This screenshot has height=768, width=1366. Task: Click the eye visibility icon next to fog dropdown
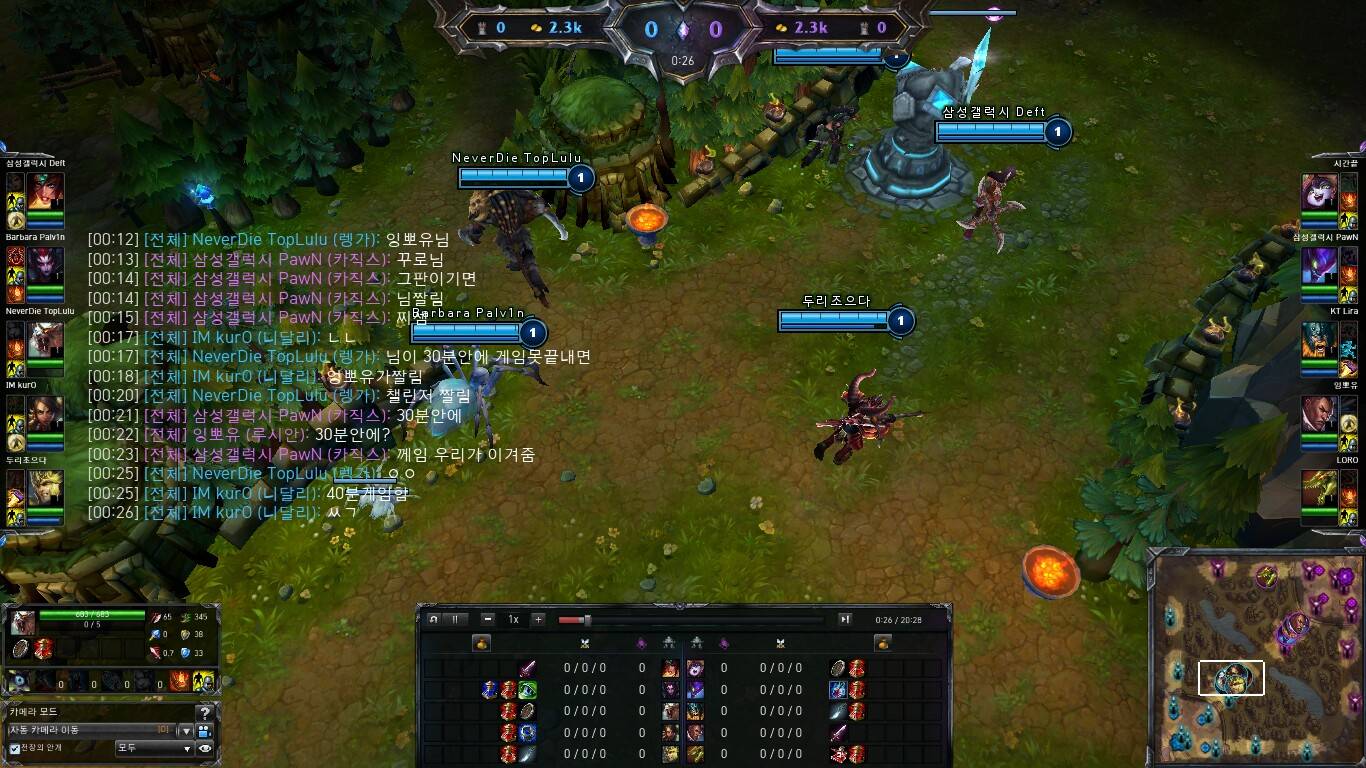204,749
